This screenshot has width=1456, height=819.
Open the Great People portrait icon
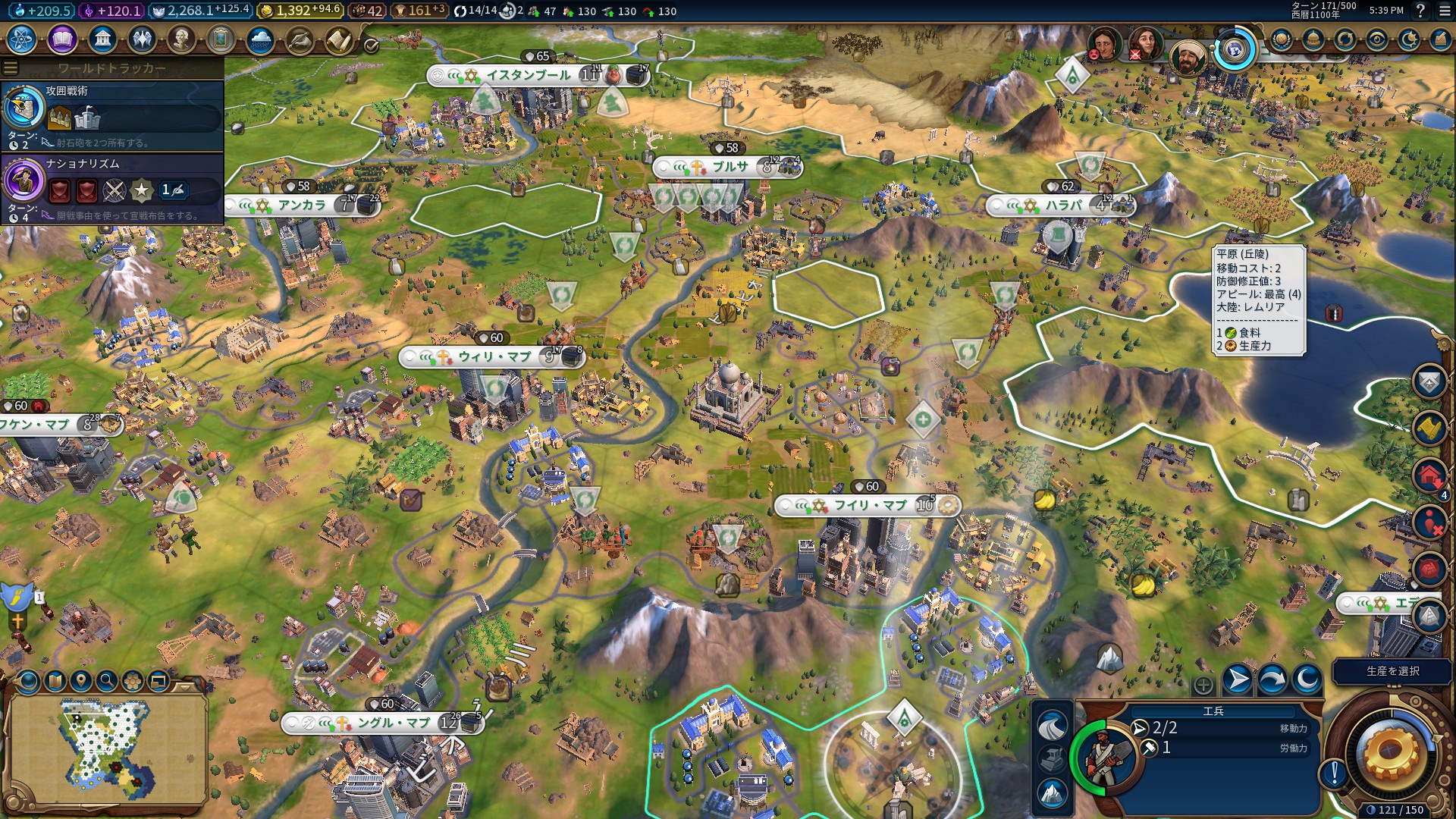point(181,39)
